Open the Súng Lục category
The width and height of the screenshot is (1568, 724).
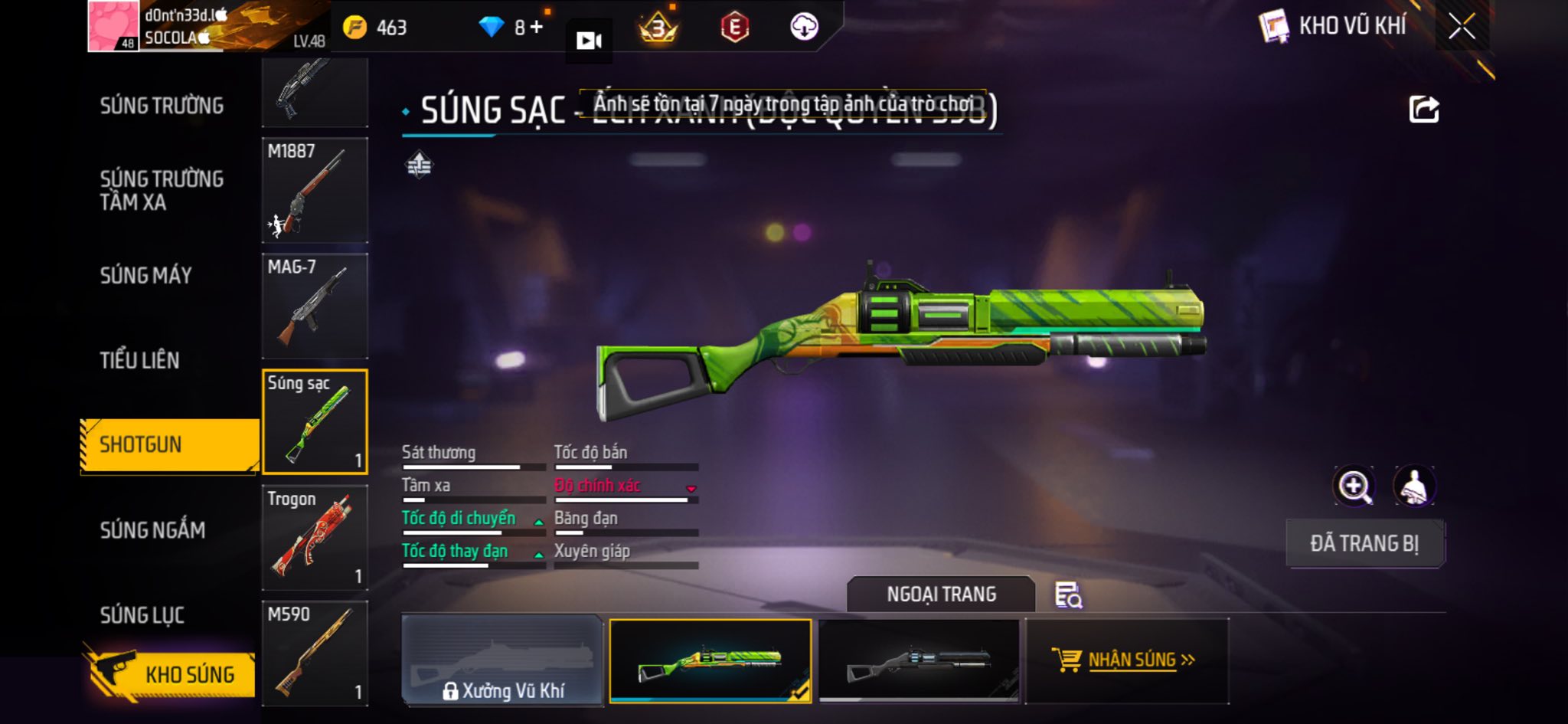[142, 614]
